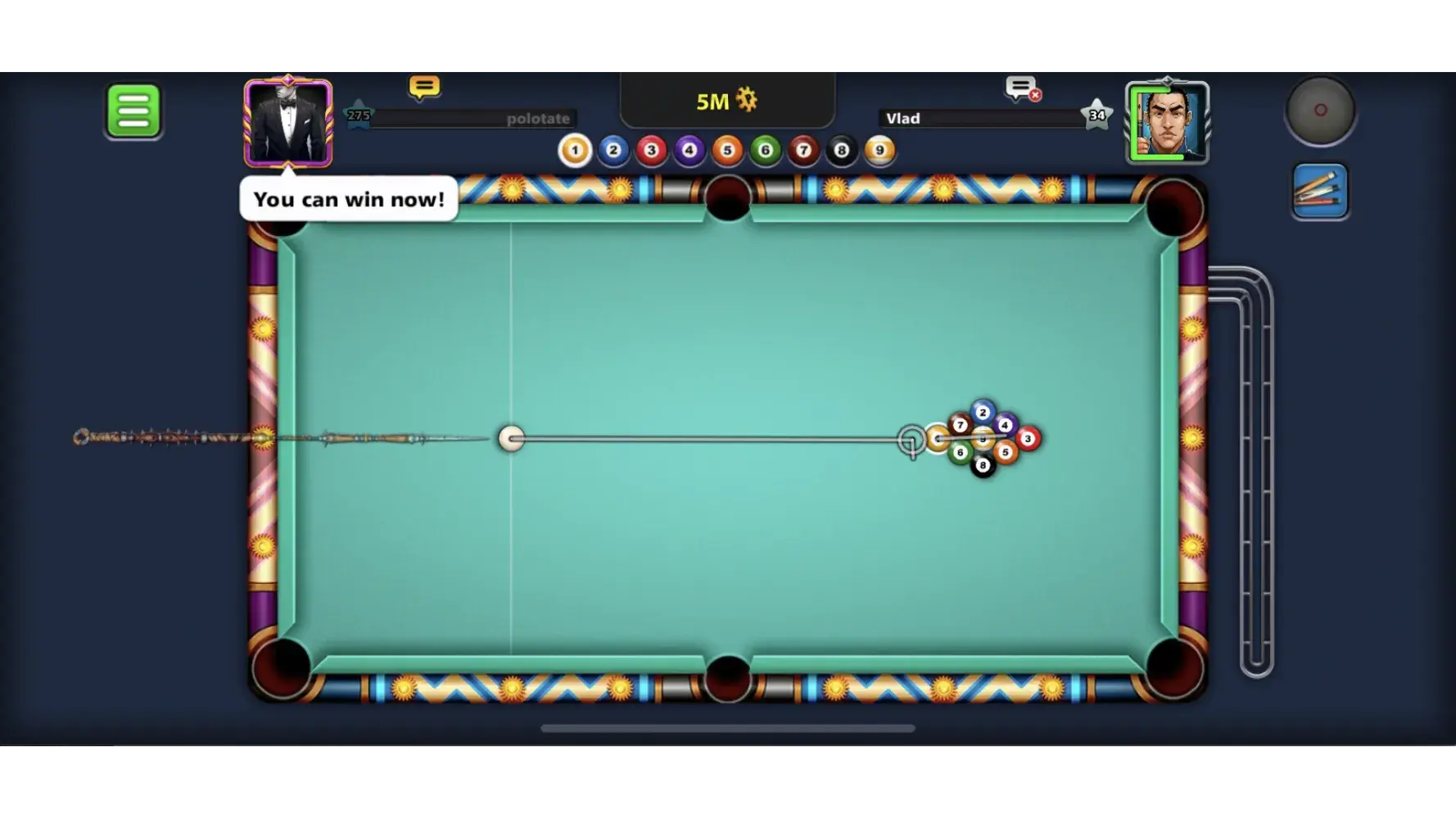The image size is (1456, 819).
Task: Open the cue ball spin control
Action: 1320,111
